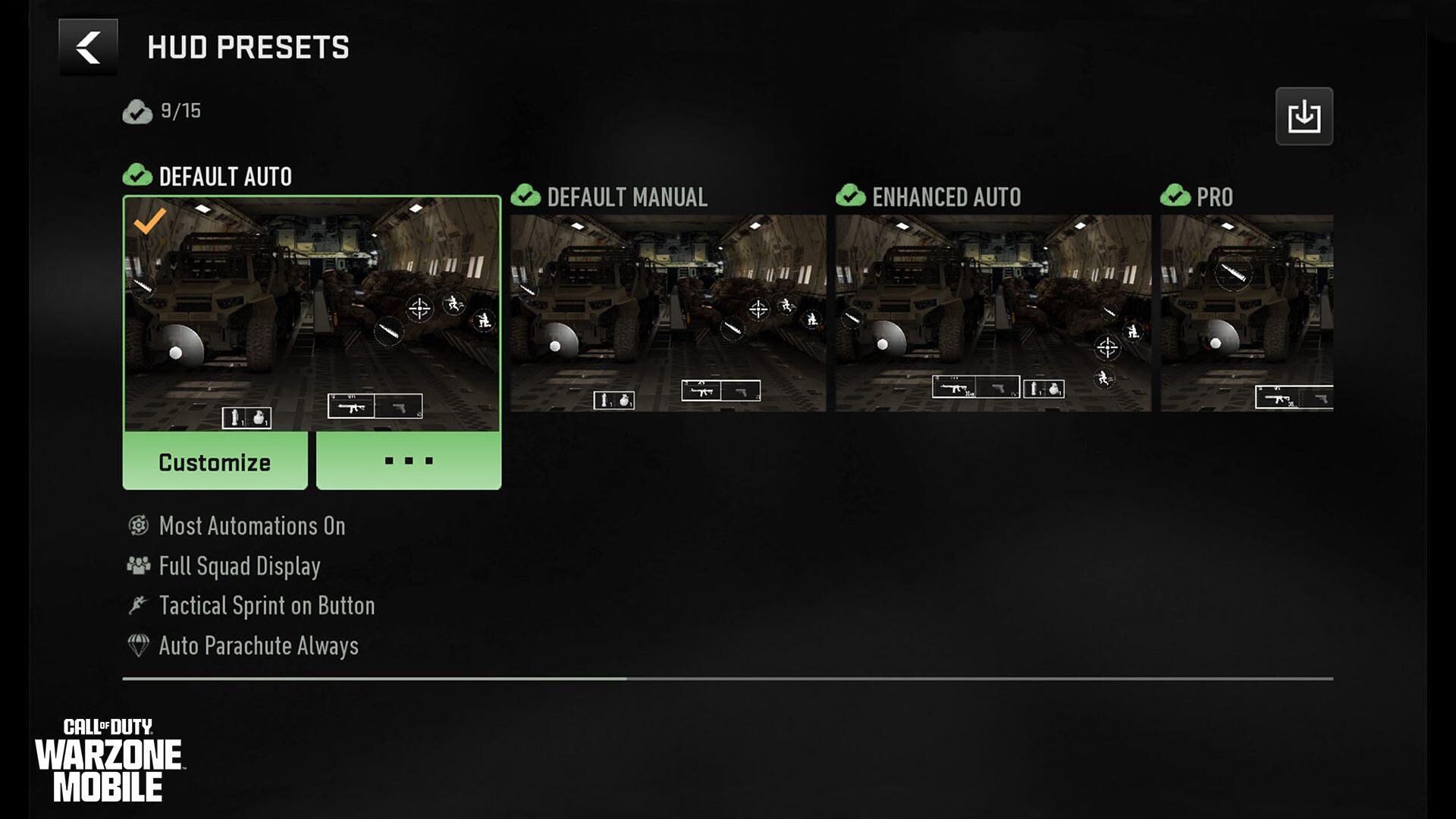Click the back arrow to exit HUD Presets
This screenshot has height=819, width=1456.
point(87,48)
